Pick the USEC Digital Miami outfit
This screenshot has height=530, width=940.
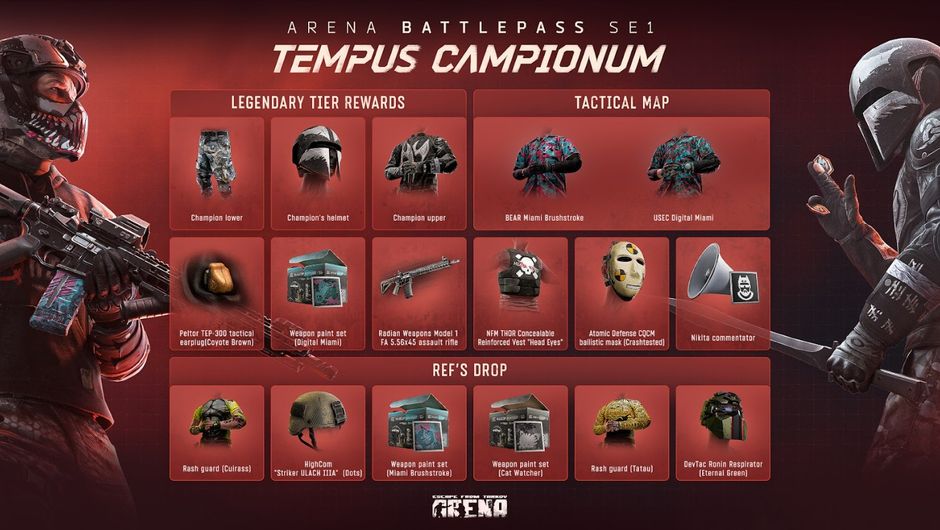(685, 173)
